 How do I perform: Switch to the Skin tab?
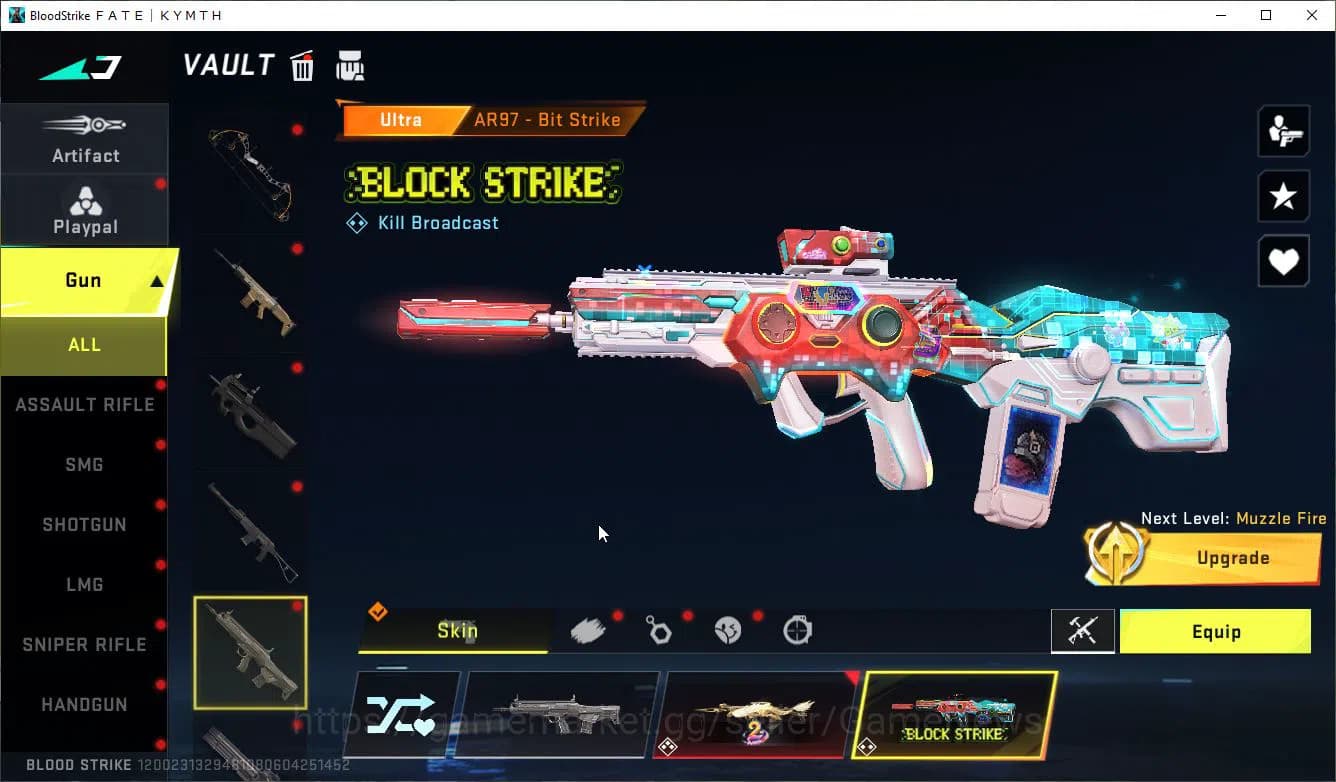[x=456, y=631]
